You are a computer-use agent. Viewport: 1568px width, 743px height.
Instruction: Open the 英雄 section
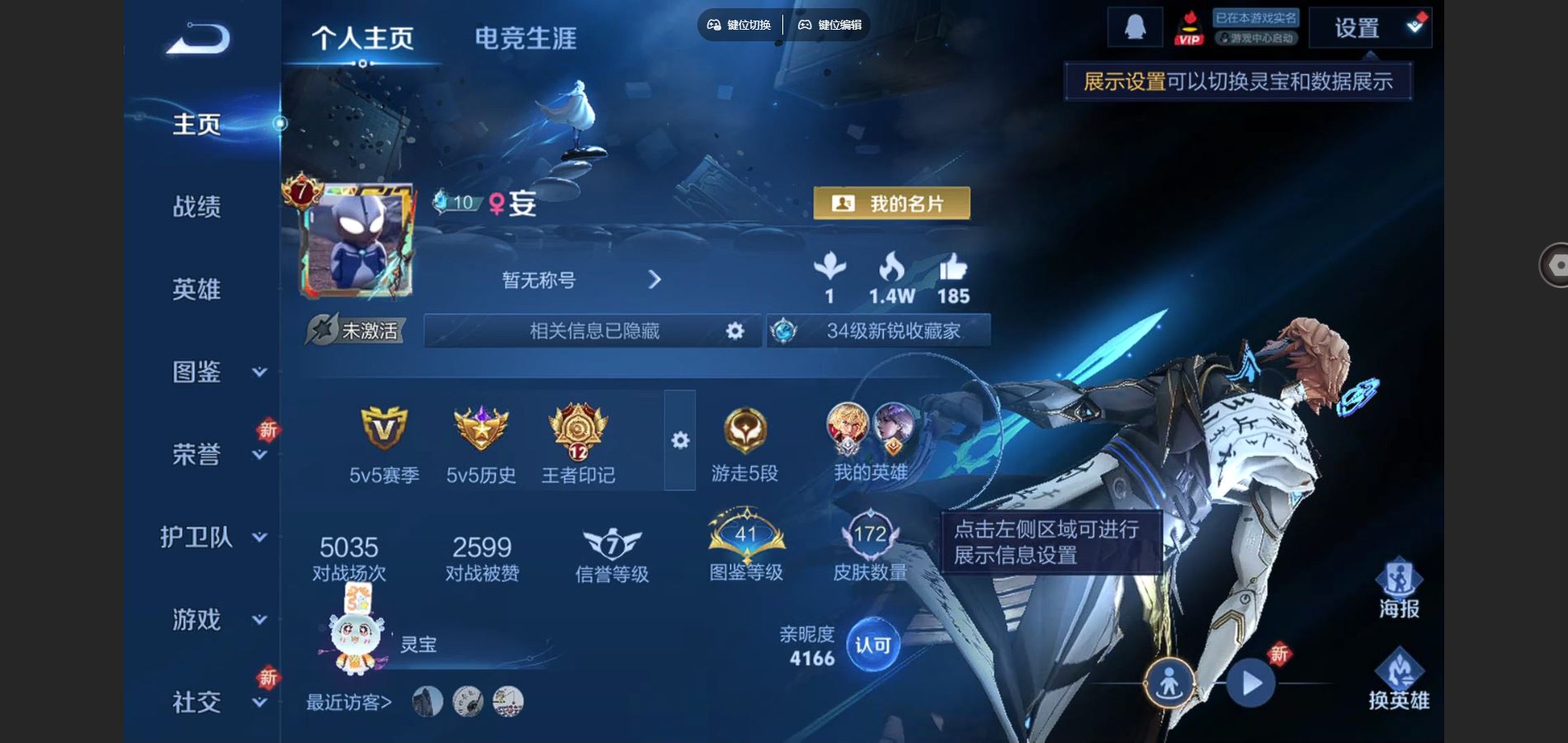(x=196, y=289)
